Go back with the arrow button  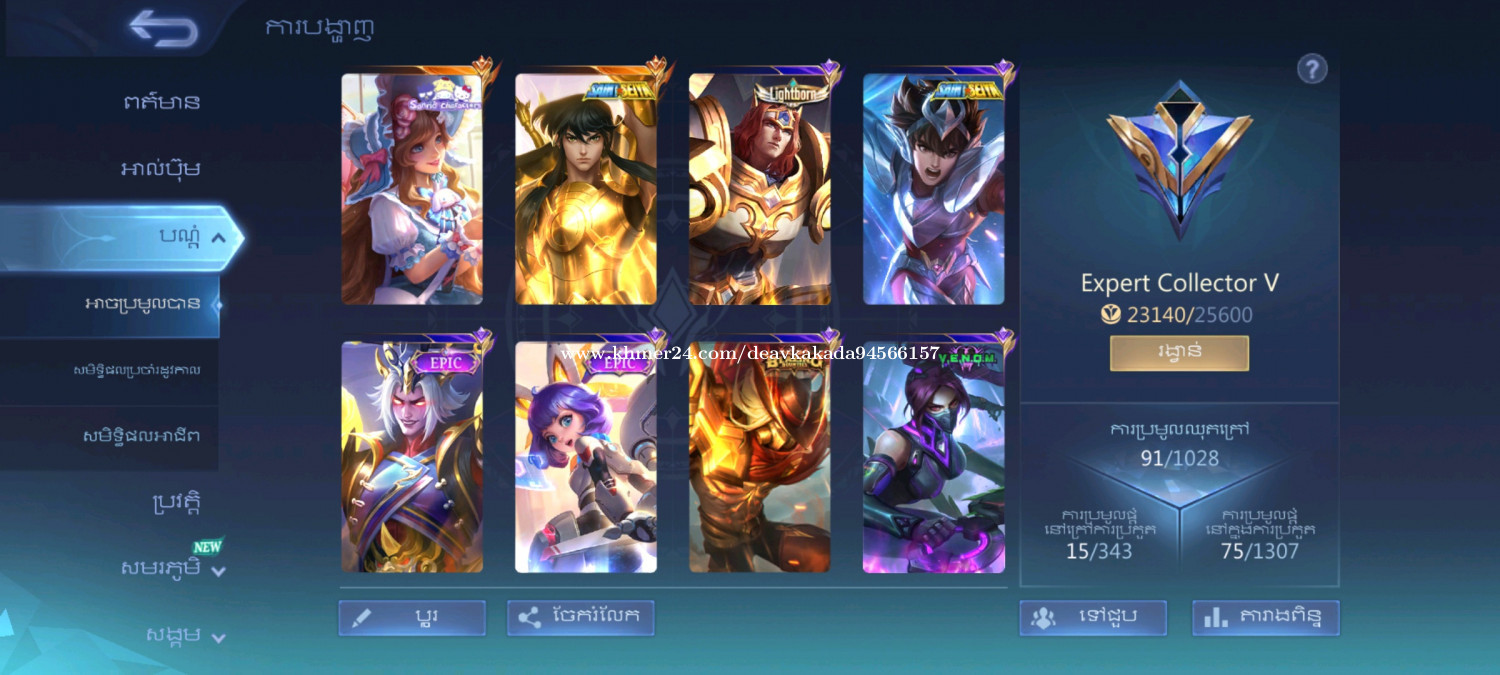coord(163,29)
